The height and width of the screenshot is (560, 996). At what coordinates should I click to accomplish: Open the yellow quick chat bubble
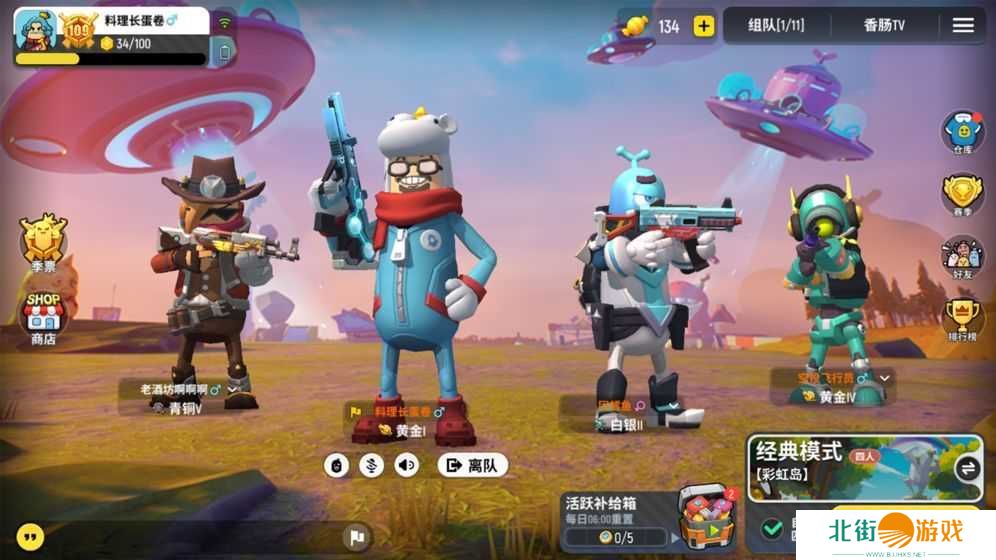[x=31, y=537]
